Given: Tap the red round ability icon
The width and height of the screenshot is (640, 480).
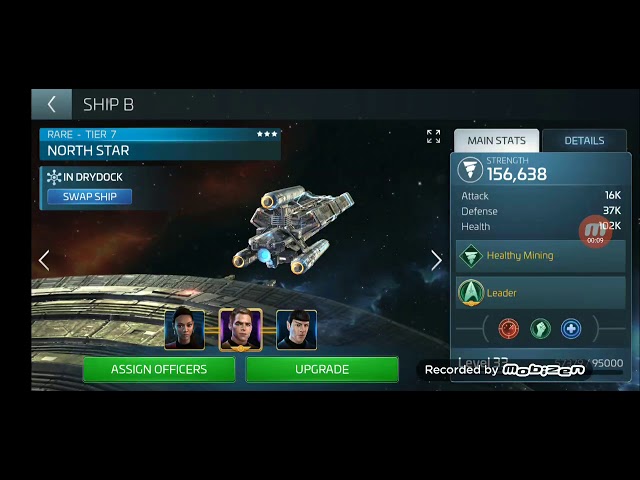Looking at the screenshot, I should pyautogui.click(x=509, y=328).
